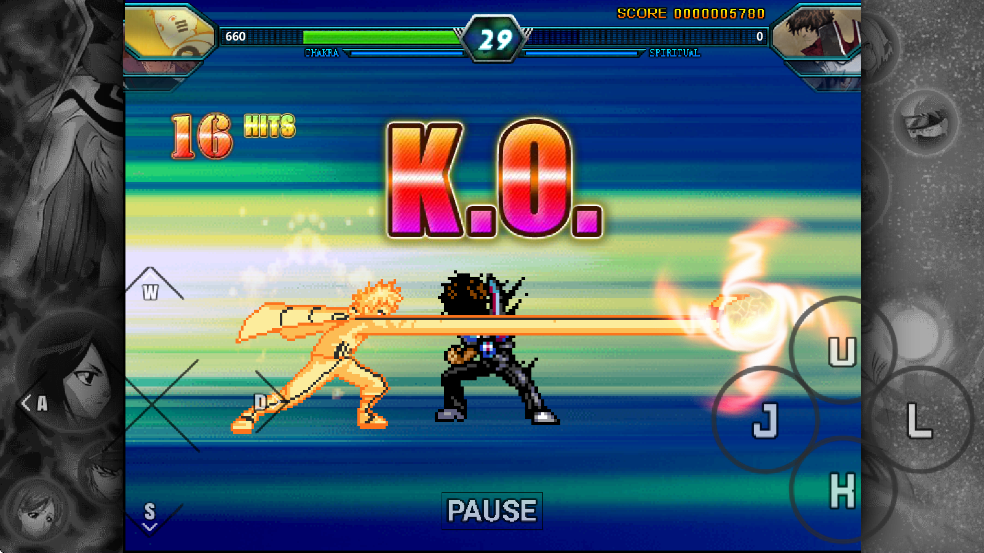The width and height of the screenshot is (984, 553).
Task: Pause the fight with the PAUSE button
Action: [x=492, y=510]
